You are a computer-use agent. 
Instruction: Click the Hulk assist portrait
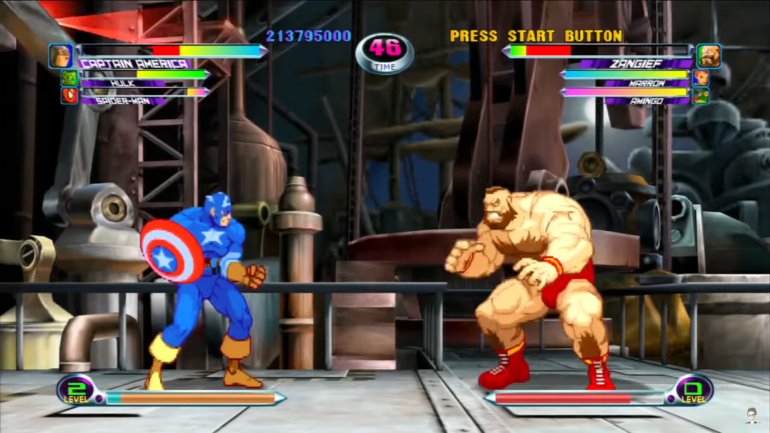click(70, 78)
